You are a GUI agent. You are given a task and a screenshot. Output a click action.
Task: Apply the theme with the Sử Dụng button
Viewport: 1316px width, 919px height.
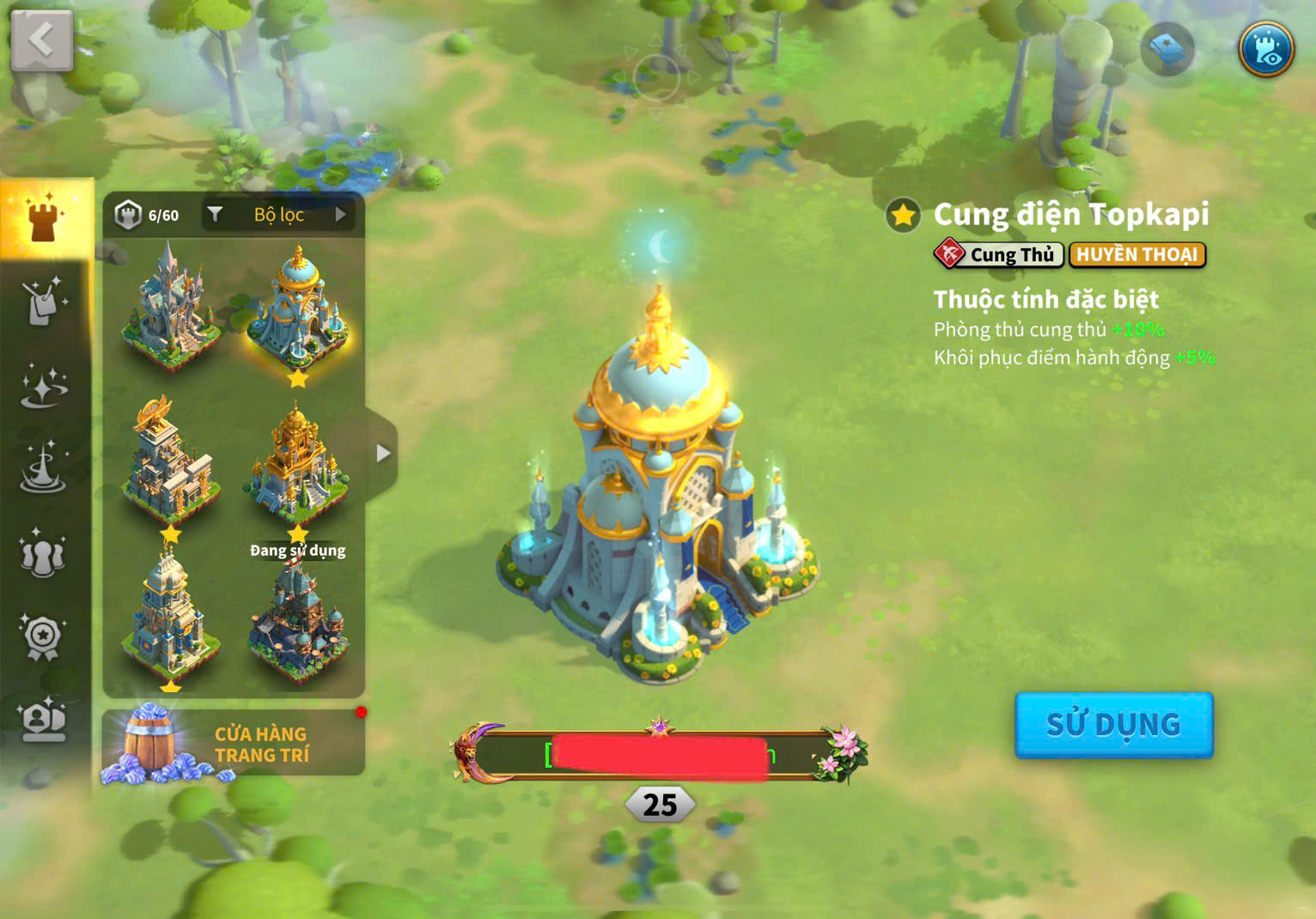pyautogui.click(x=1113, y=725)
